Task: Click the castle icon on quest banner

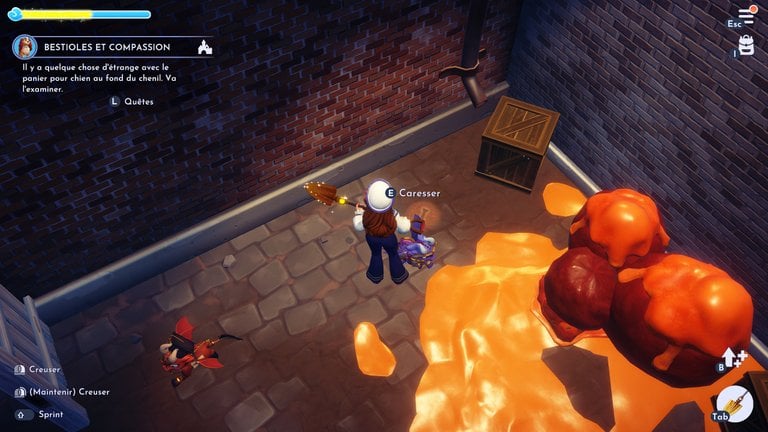Action: click(206, 46)
